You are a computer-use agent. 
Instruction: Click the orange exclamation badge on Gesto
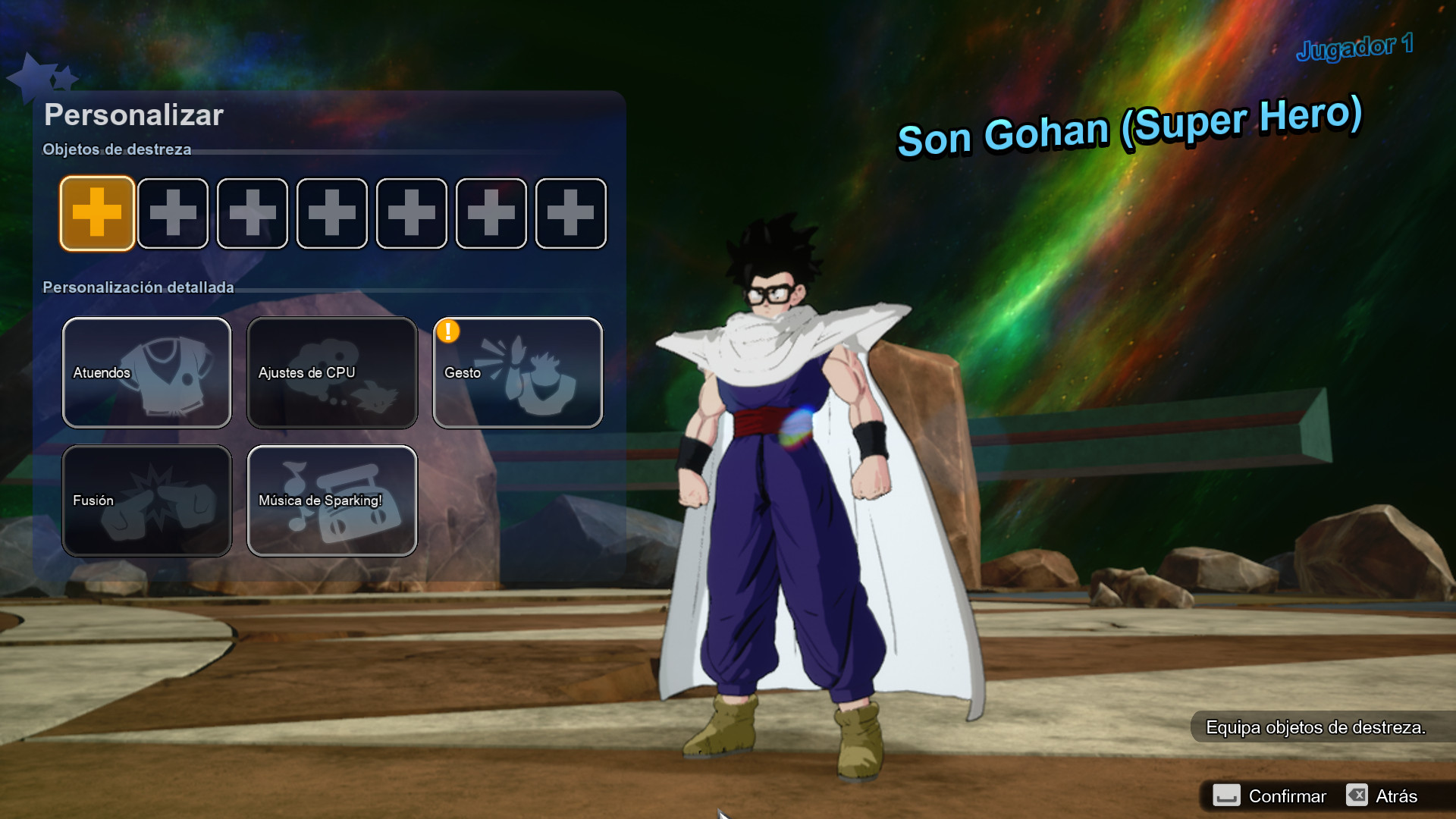click(447, 330)
